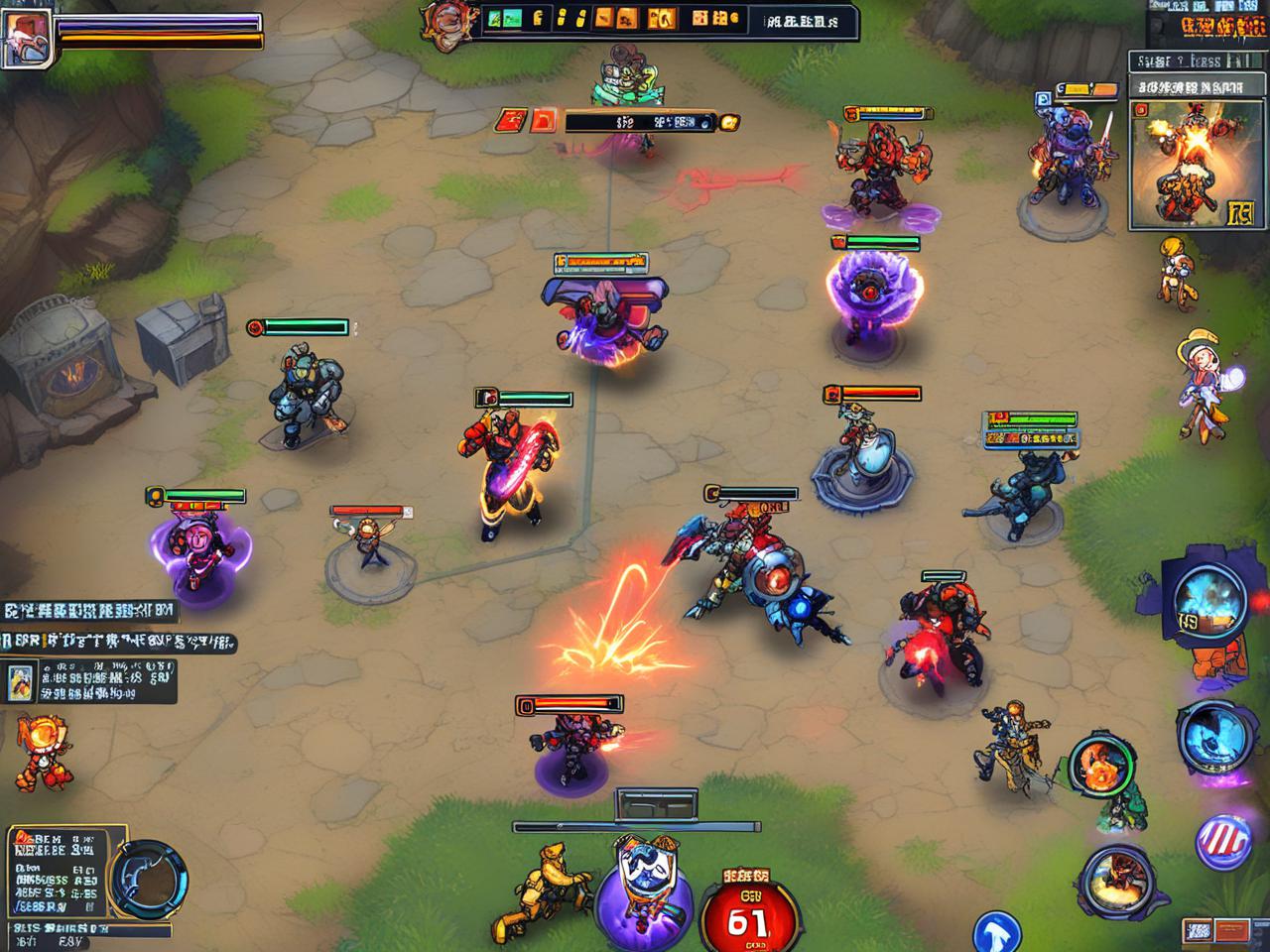Trigger the brown-orange warrior ability icon
Viewport: 1270px width, 952px height.
pos(1117,879)
